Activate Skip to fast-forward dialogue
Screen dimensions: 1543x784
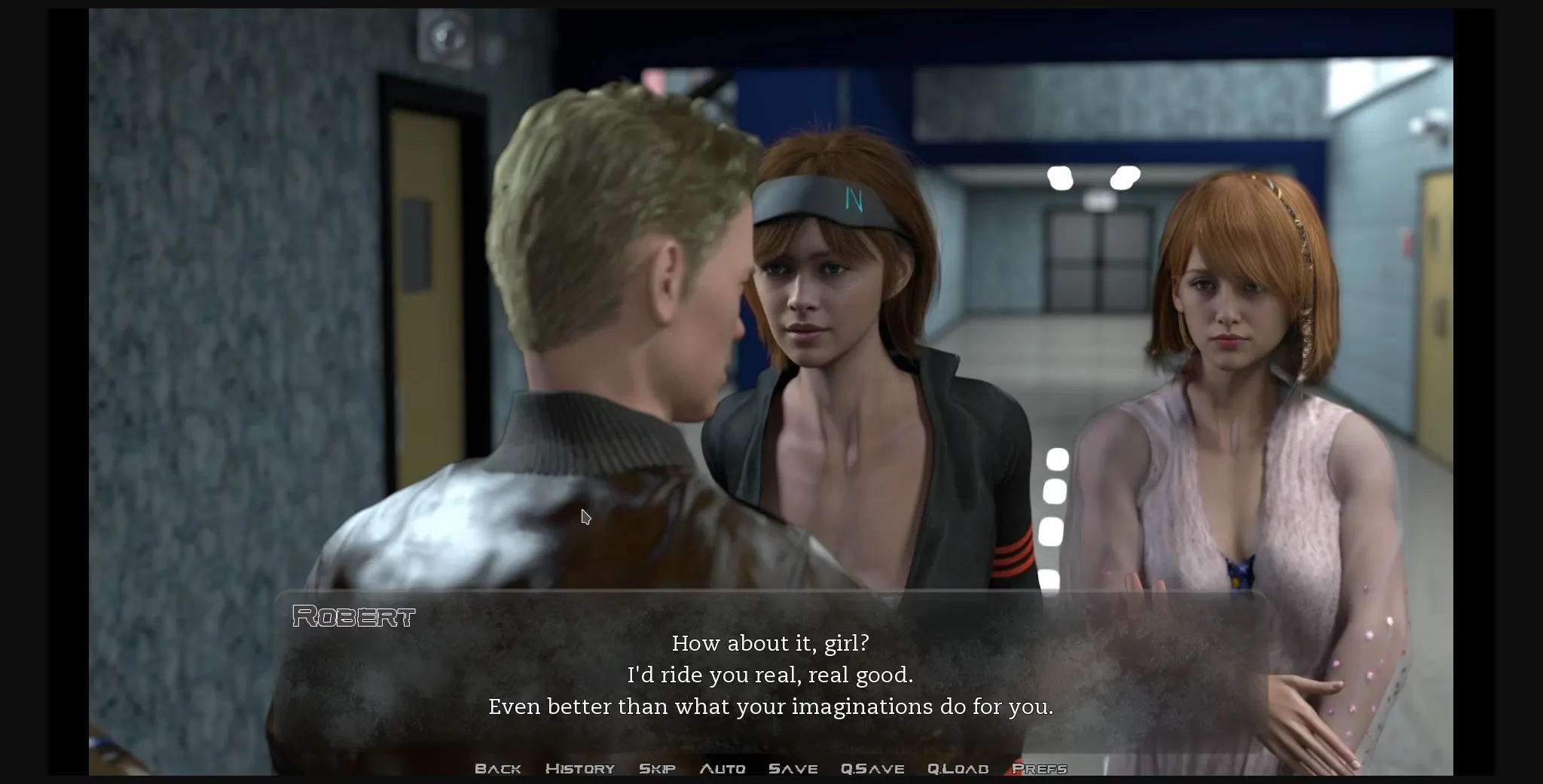[657, 768]
